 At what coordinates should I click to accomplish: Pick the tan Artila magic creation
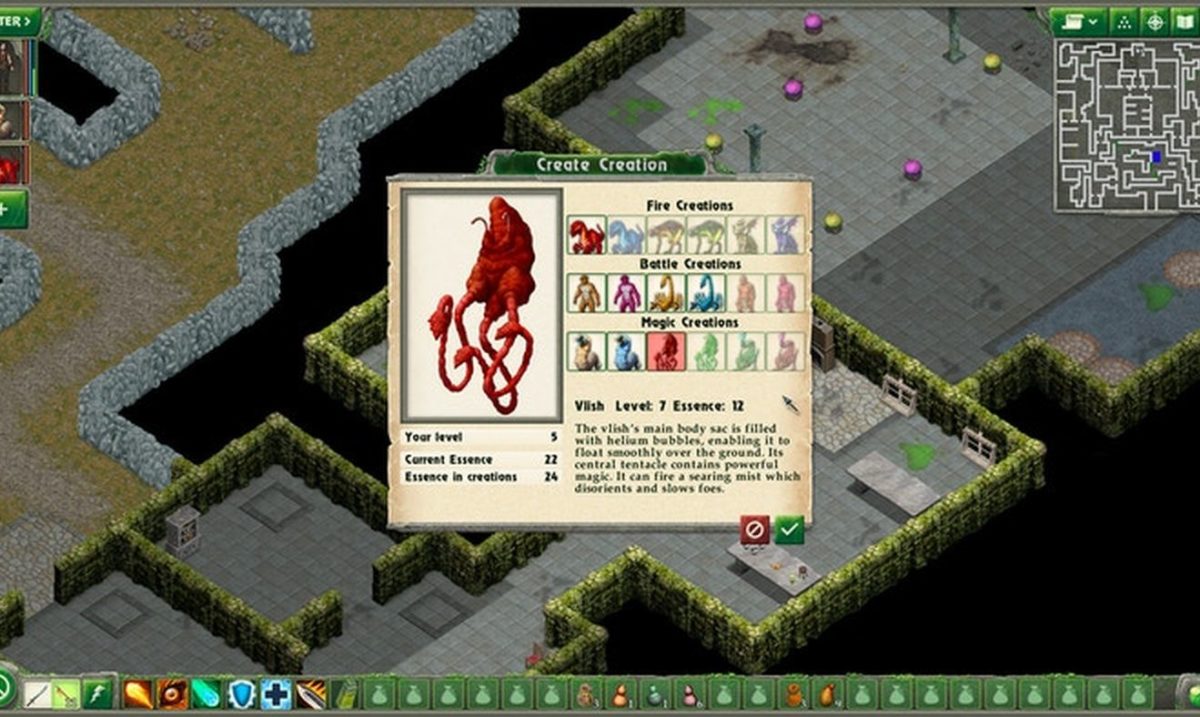(587, 351)
